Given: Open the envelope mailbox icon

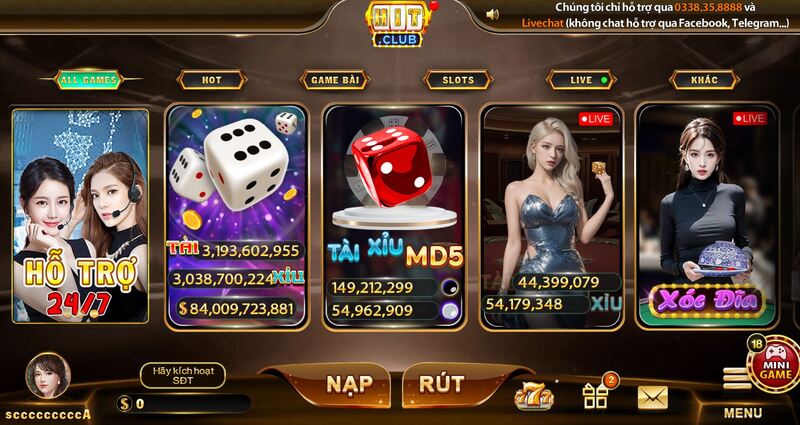Looking at the screenshot, I should (x=652, y=397).
